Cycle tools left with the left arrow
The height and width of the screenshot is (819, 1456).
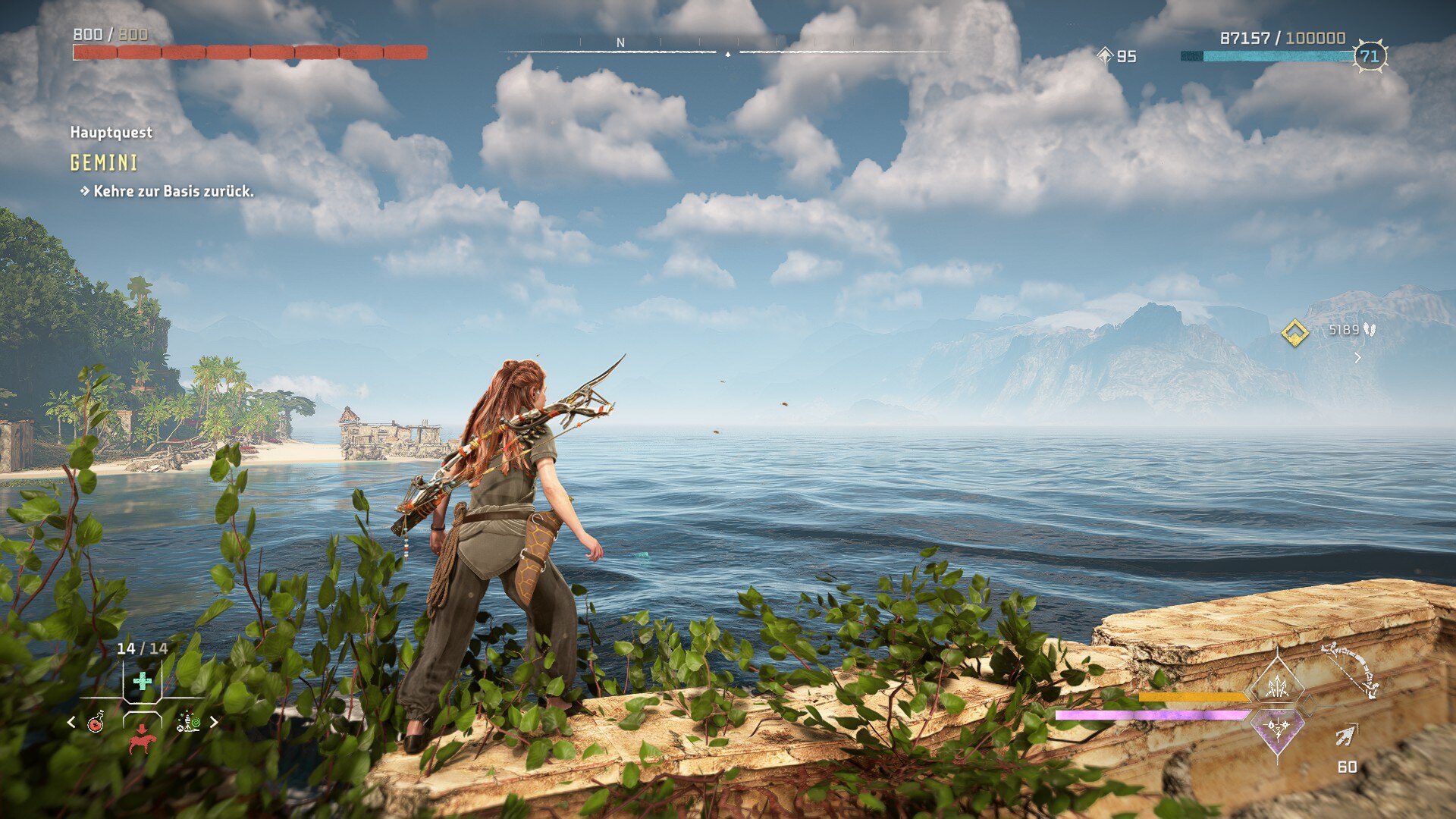click(71, 722)
